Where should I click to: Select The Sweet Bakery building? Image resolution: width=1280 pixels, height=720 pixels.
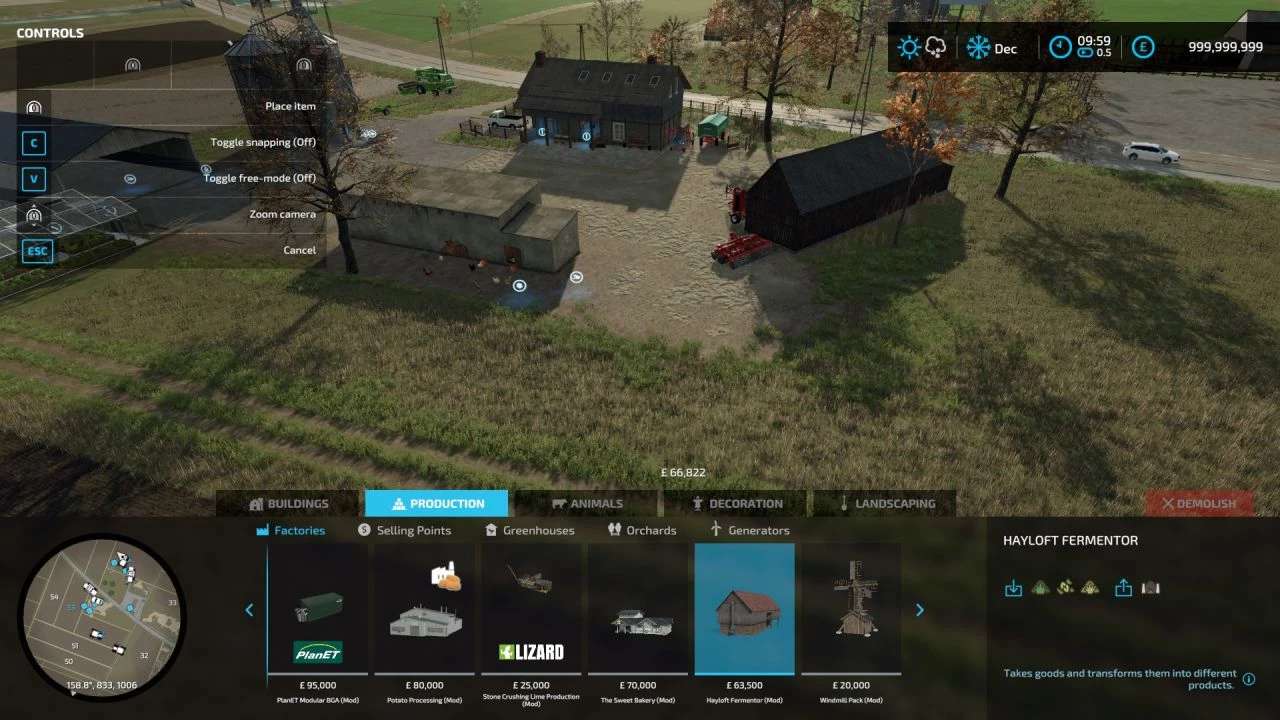point(638,610)
